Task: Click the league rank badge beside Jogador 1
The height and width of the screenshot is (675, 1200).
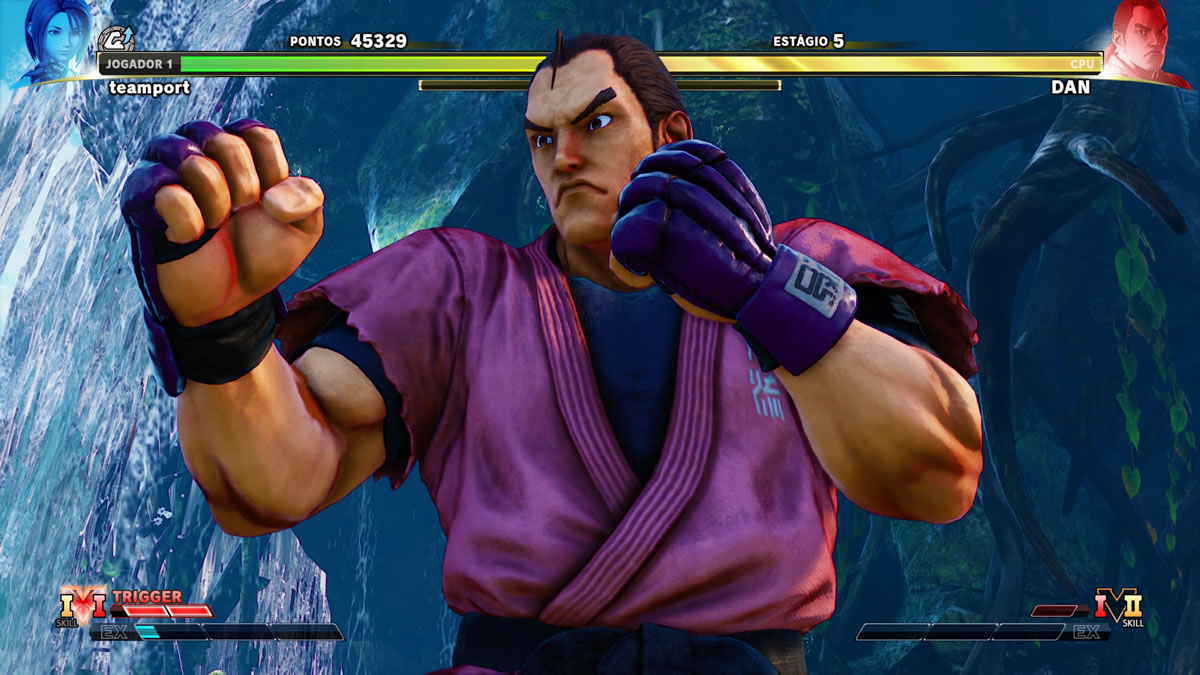Action: (115, 41)
